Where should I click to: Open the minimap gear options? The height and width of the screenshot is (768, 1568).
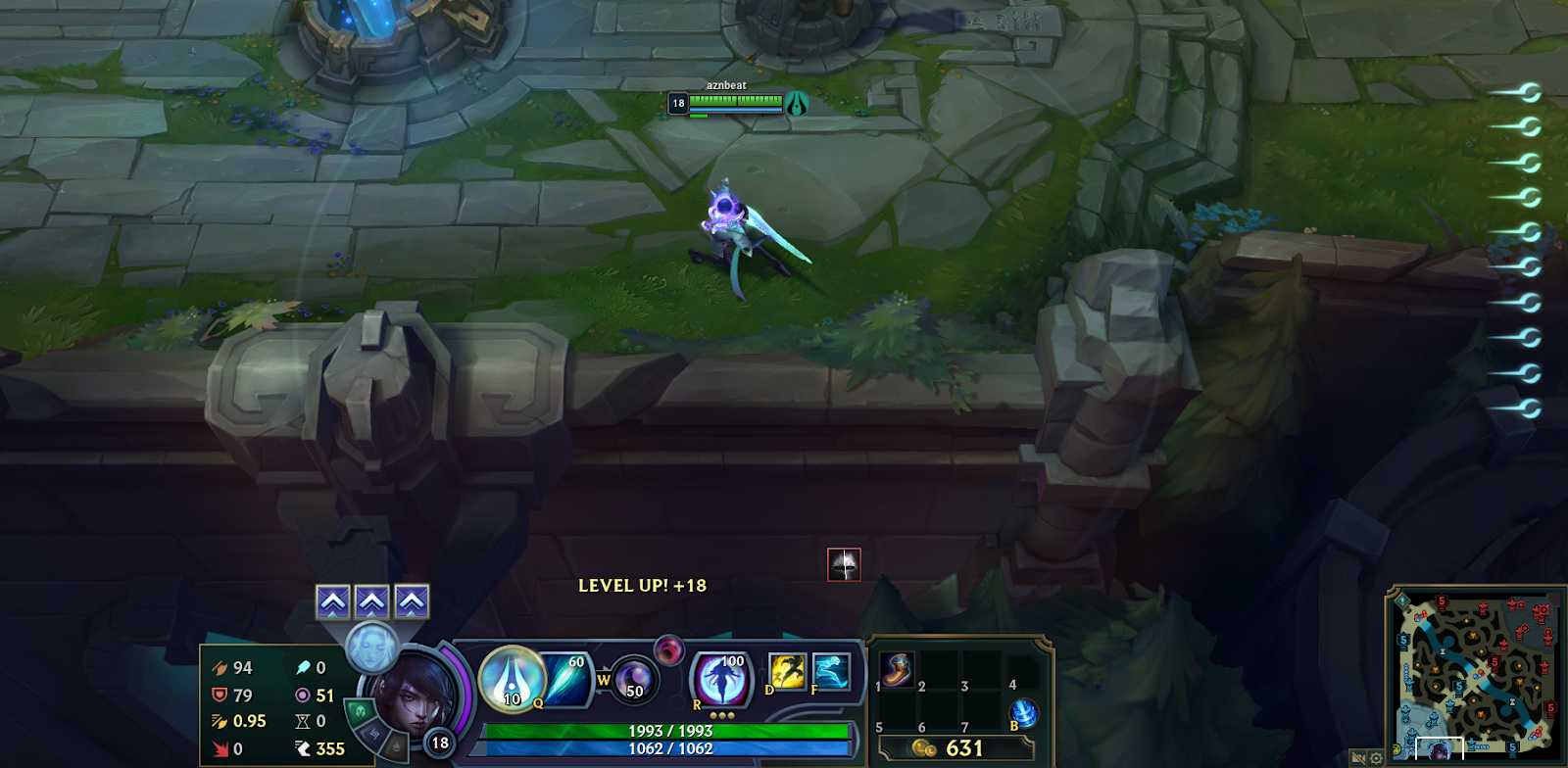pos(1376,758)
